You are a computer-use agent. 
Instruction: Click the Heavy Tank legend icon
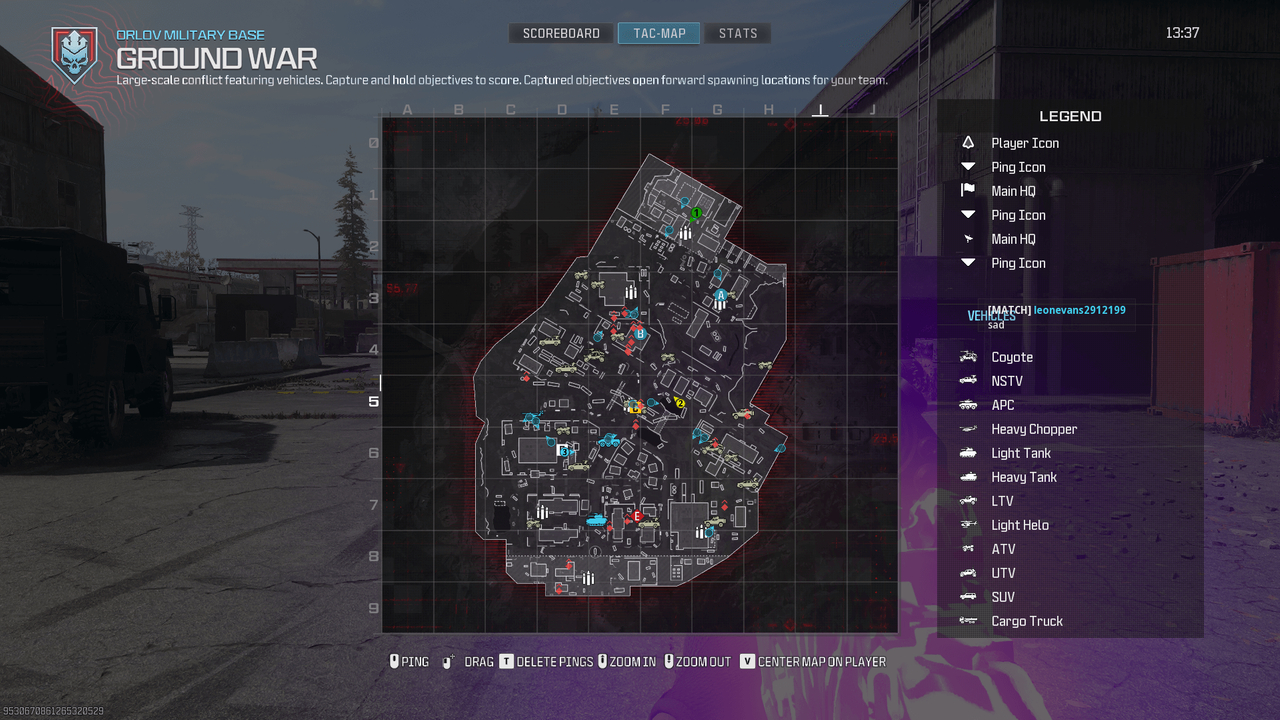pyautogui.click(x=966, y=476)
